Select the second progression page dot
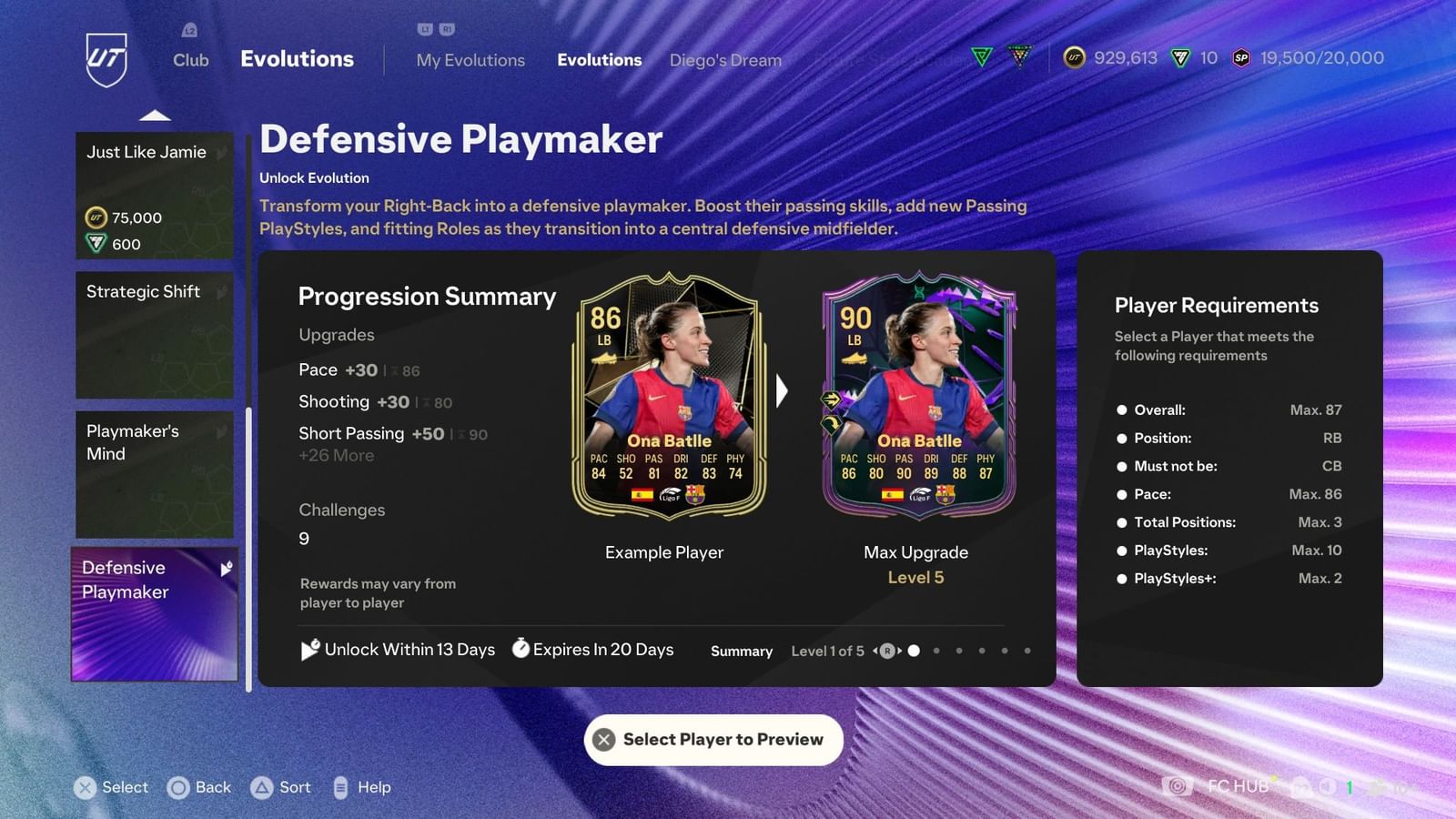This screenshot has height=819, width=1456. coord(936,651)
